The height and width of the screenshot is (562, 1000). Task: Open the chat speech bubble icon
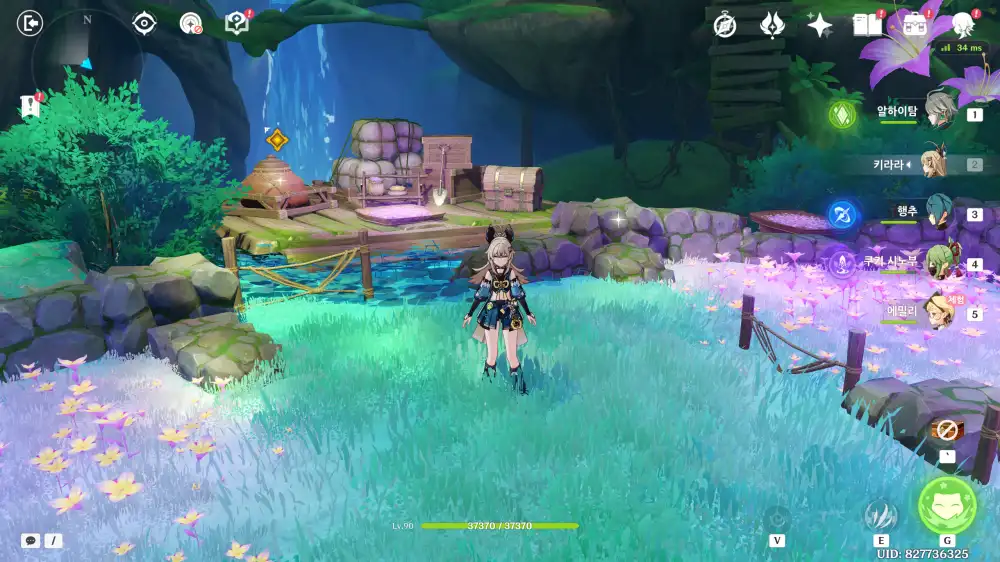click(31, 540)
